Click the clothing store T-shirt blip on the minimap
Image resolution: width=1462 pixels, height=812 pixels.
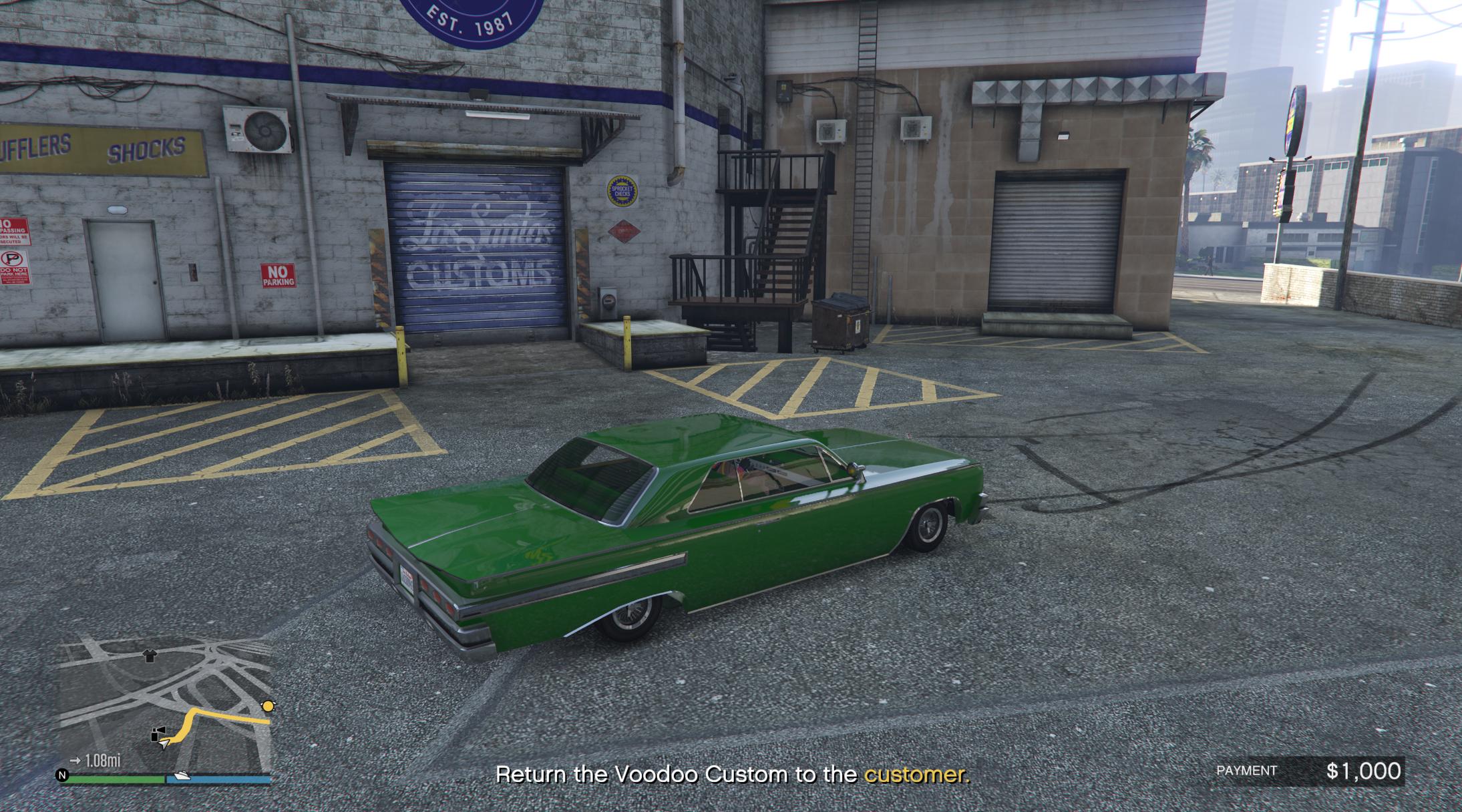tap(150, 656)
